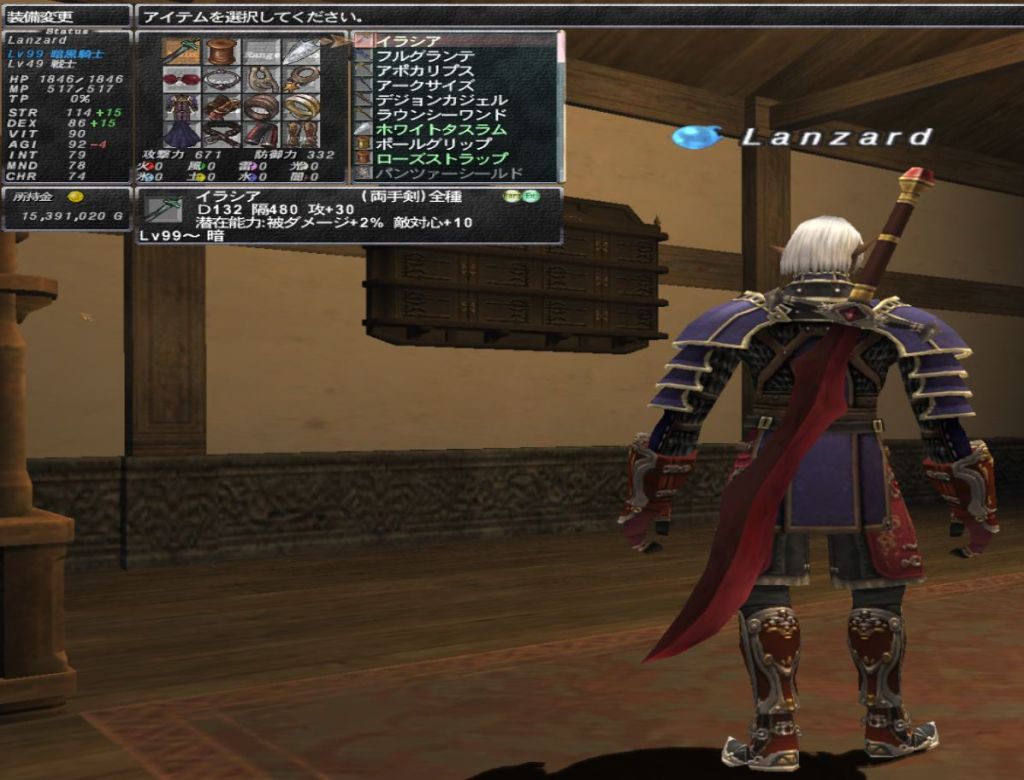The height and width of the screenshot is (780, 1024).
Task: Select the necklace equipment slot
Action: 221,79
